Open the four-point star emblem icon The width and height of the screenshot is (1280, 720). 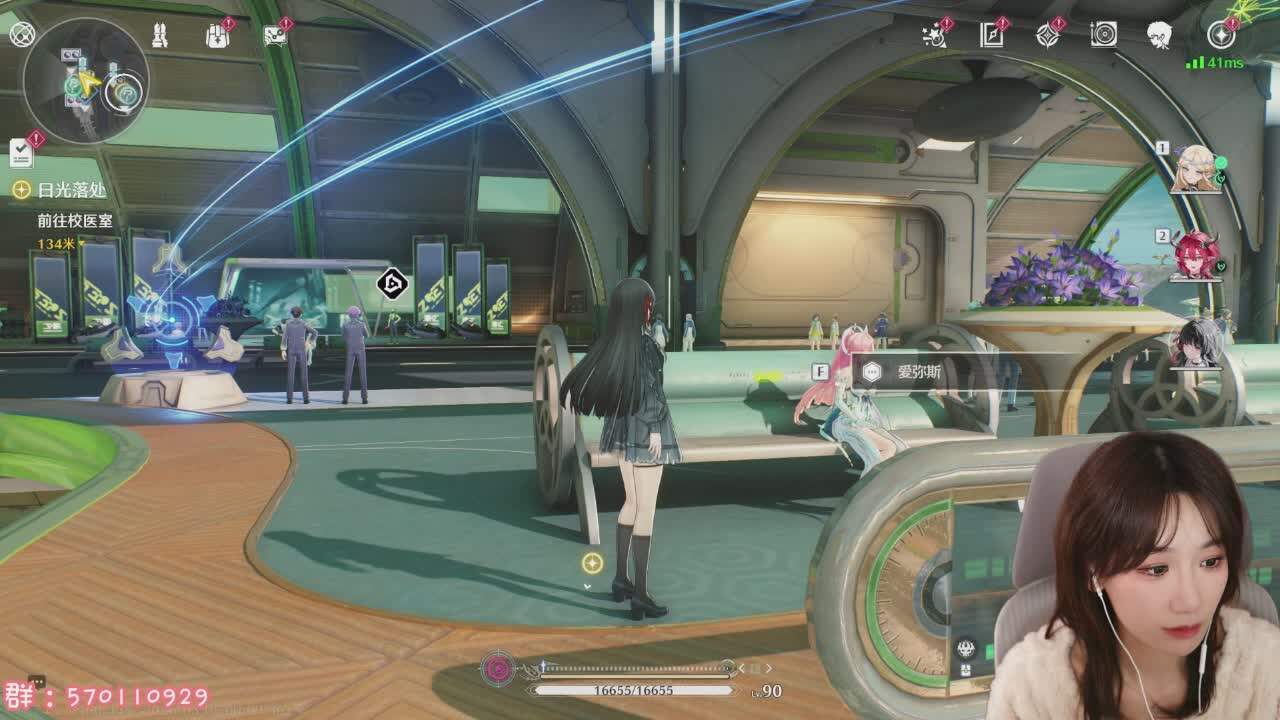point(1047,36)
